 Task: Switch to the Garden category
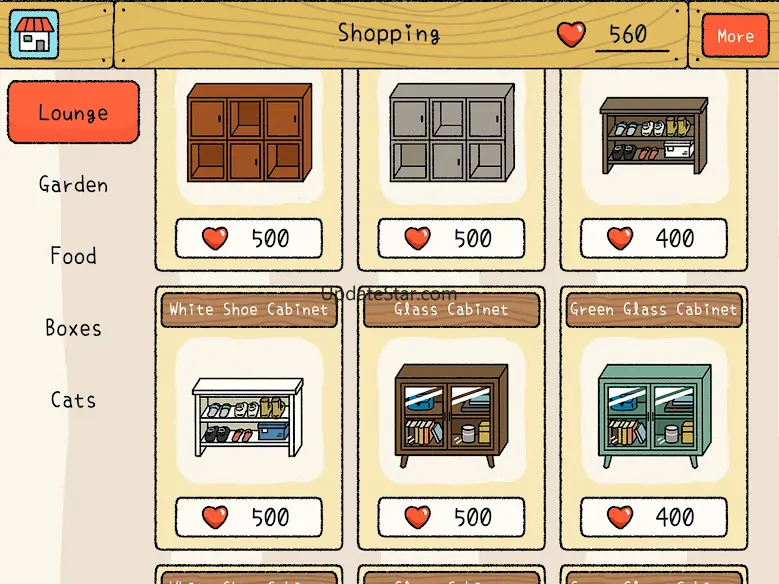[x=73, y=184]
